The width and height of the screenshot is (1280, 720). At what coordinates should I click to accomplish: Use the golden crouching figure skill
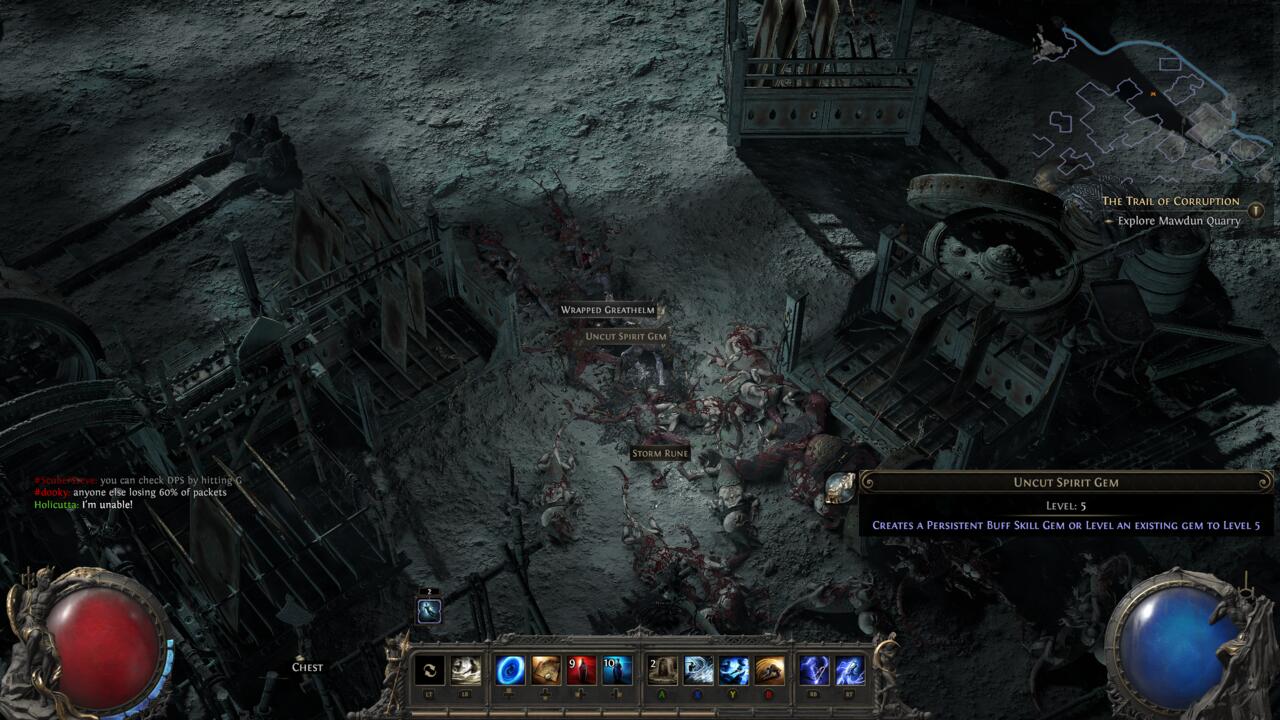tap(770, 670)
